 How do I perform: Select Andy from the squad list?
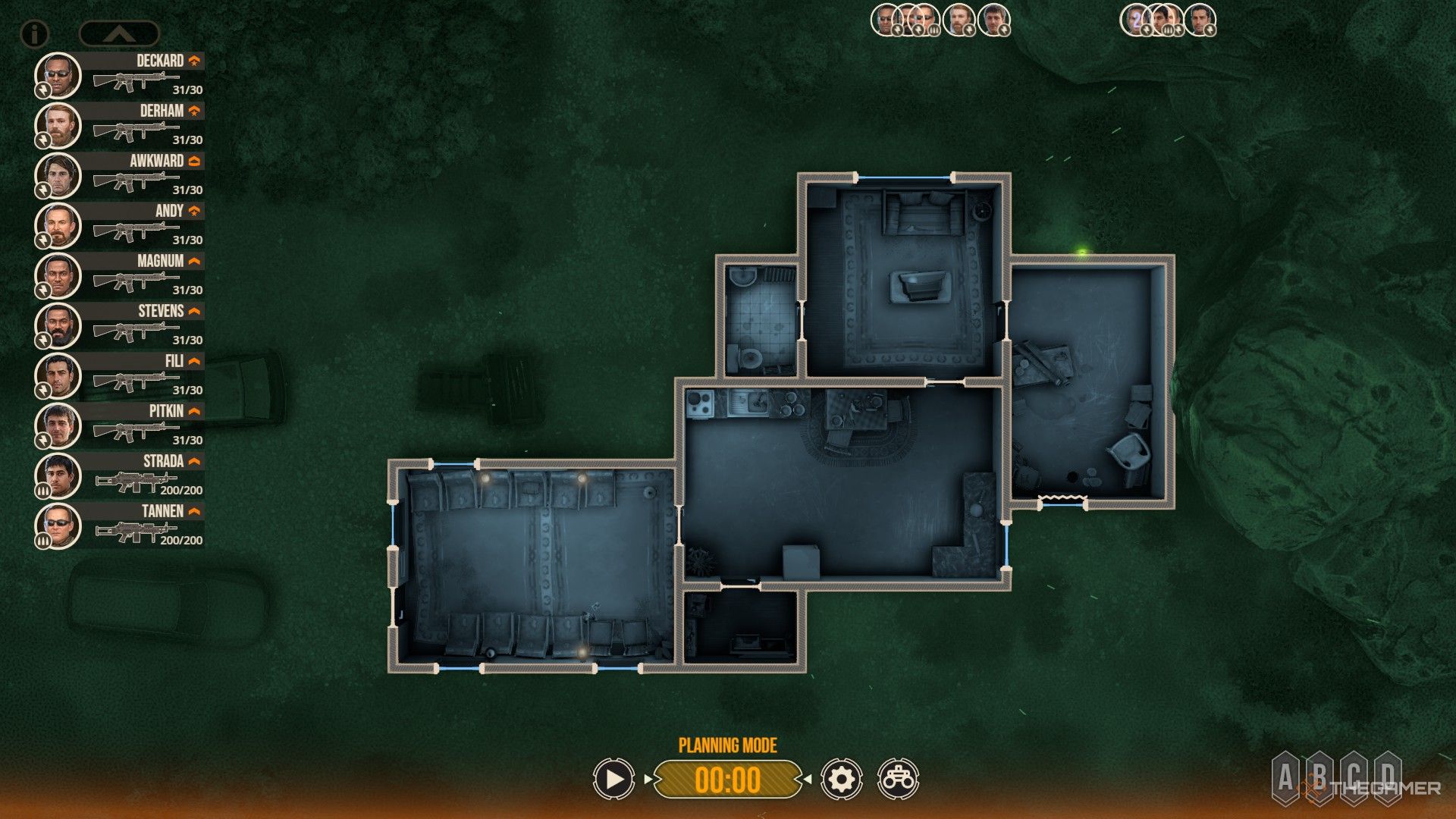coord(120,225)
